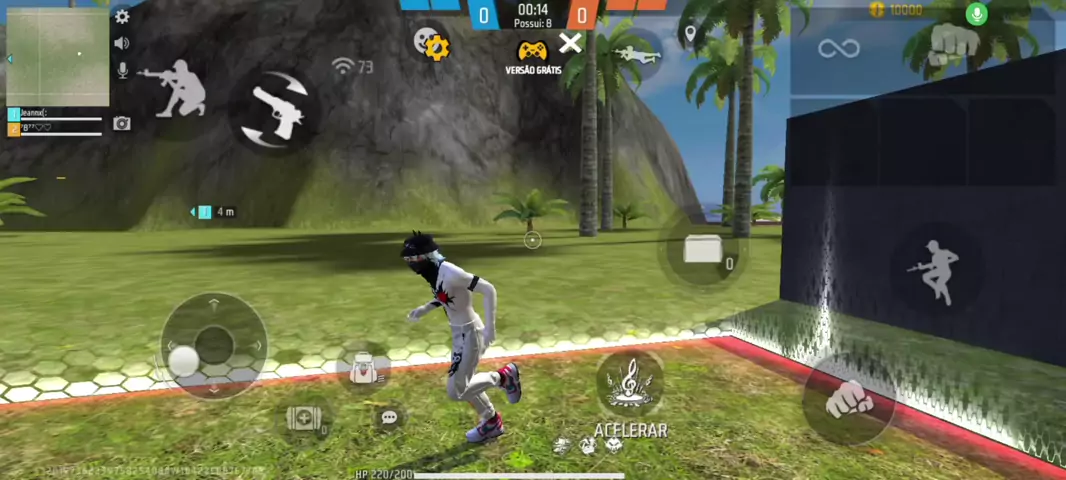Tap the camera screenshot icon
The width and height of the screenshot is (1066, 480).
(x=122, y=123)
